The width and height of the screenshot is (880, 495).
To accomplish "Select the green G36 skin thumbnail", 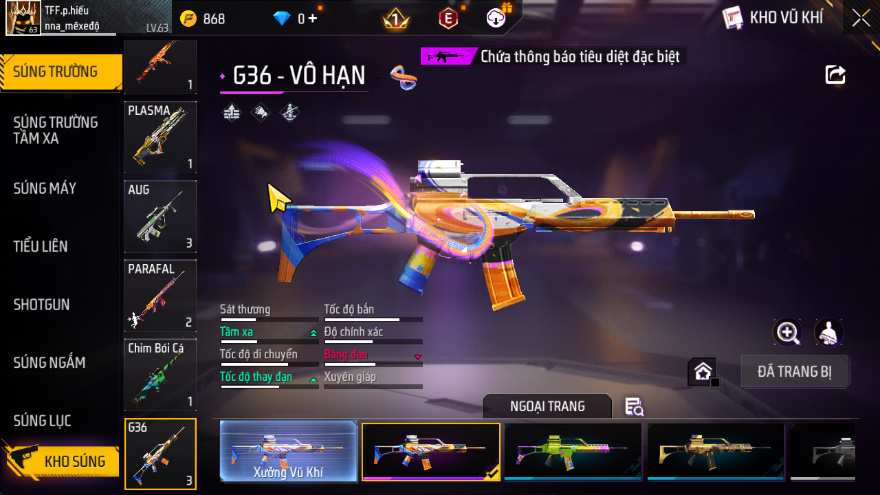I will pyautogui.click(x=573, y=452).
